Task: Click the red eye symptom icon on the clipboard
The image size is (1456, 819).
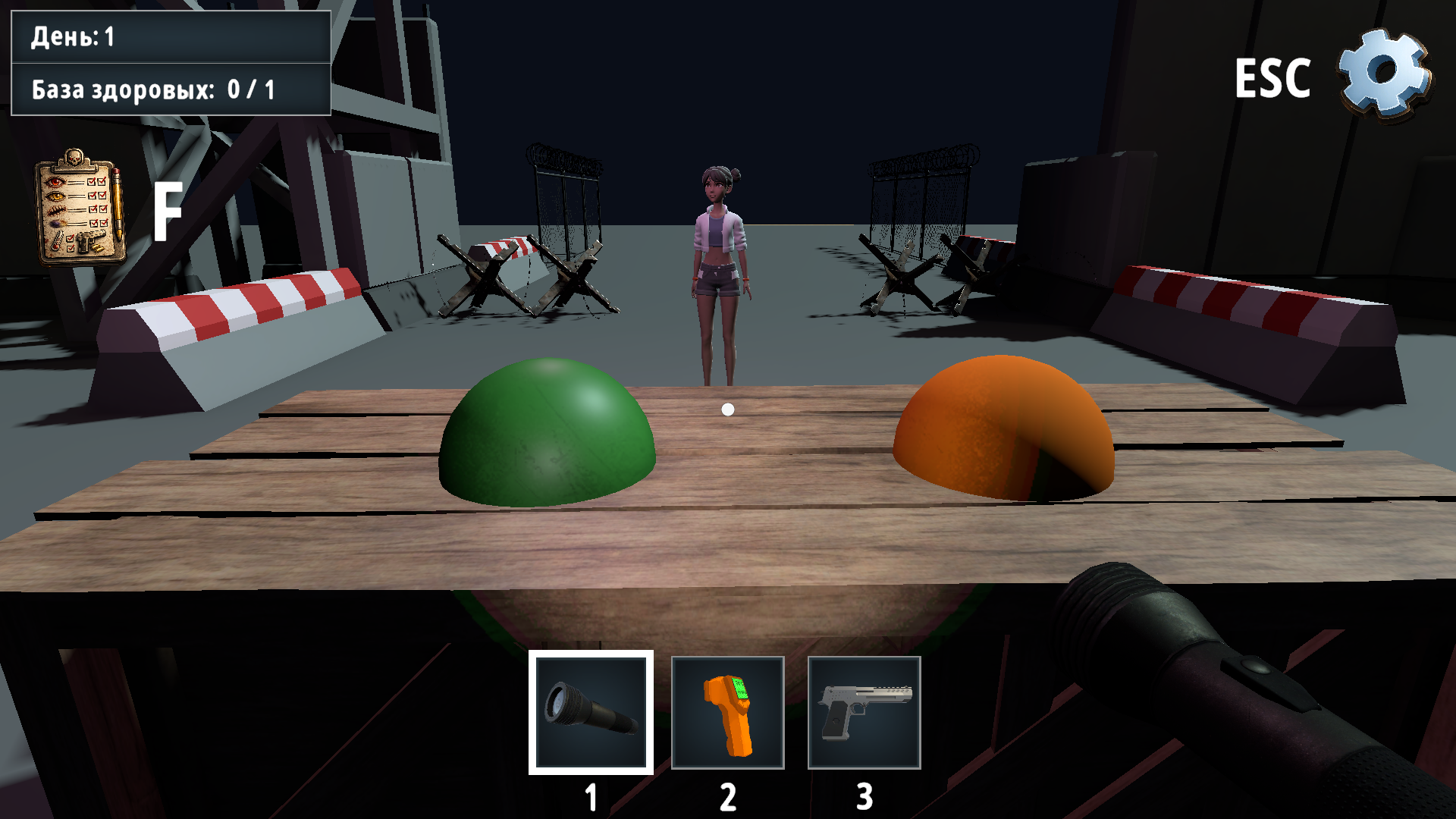Action: coord(55,182)
